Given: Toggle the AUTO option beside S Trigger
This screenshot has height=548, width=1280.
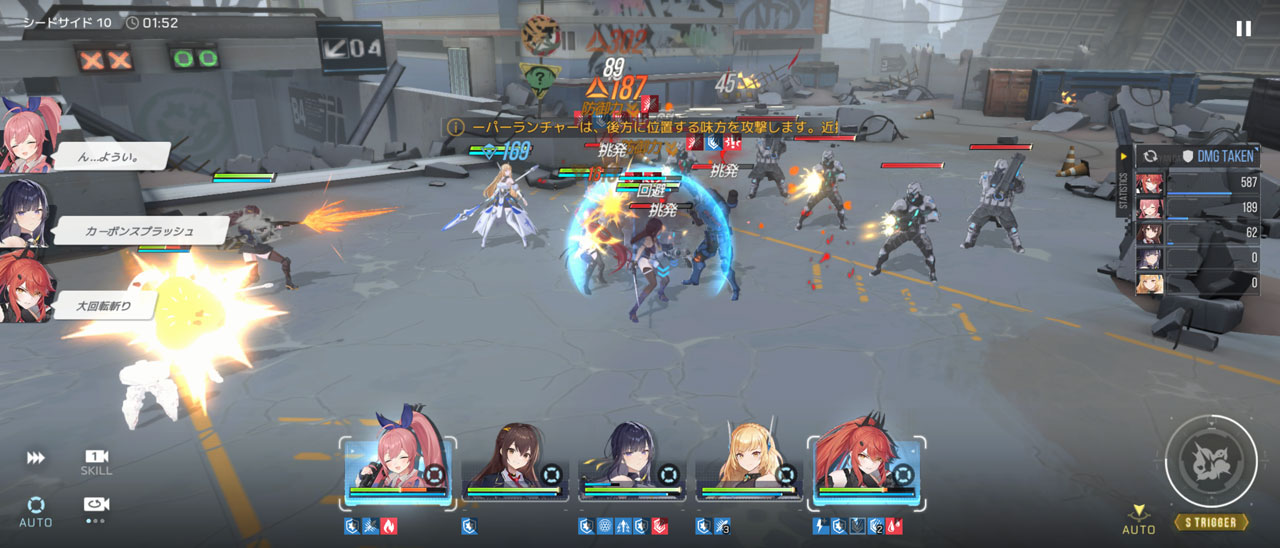Looking at the screenshot, I should 1138,520.
